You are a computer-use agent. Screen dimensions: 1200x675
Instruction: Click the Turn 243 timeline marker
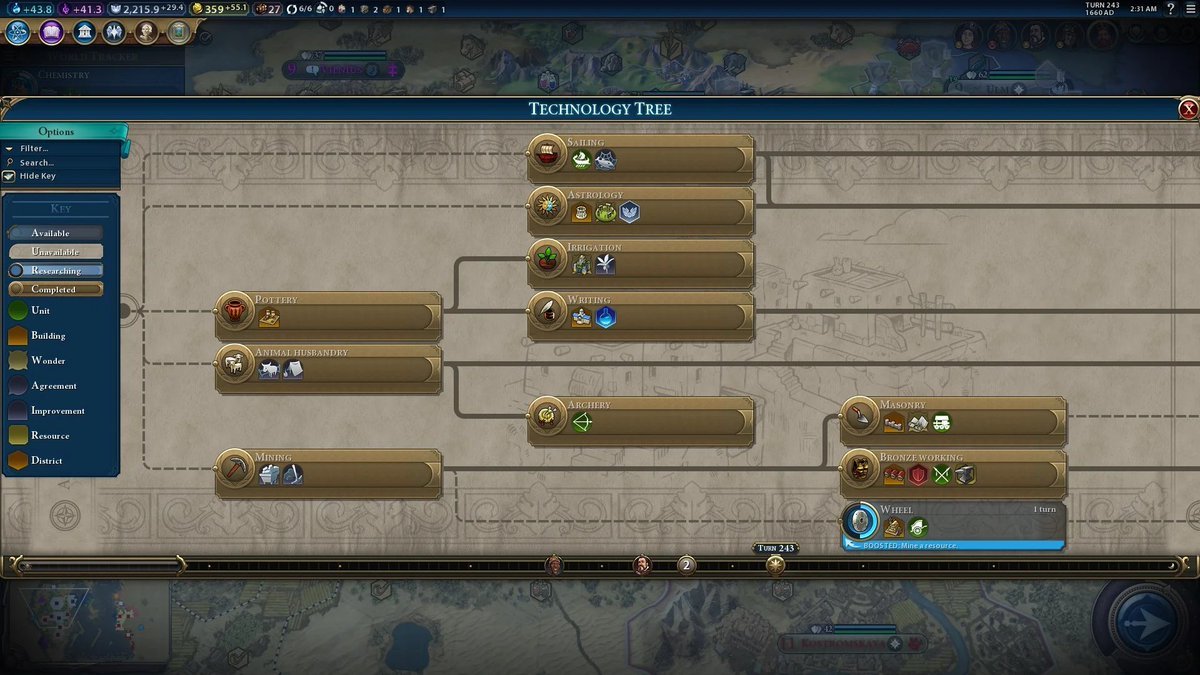tap(775, 565)
